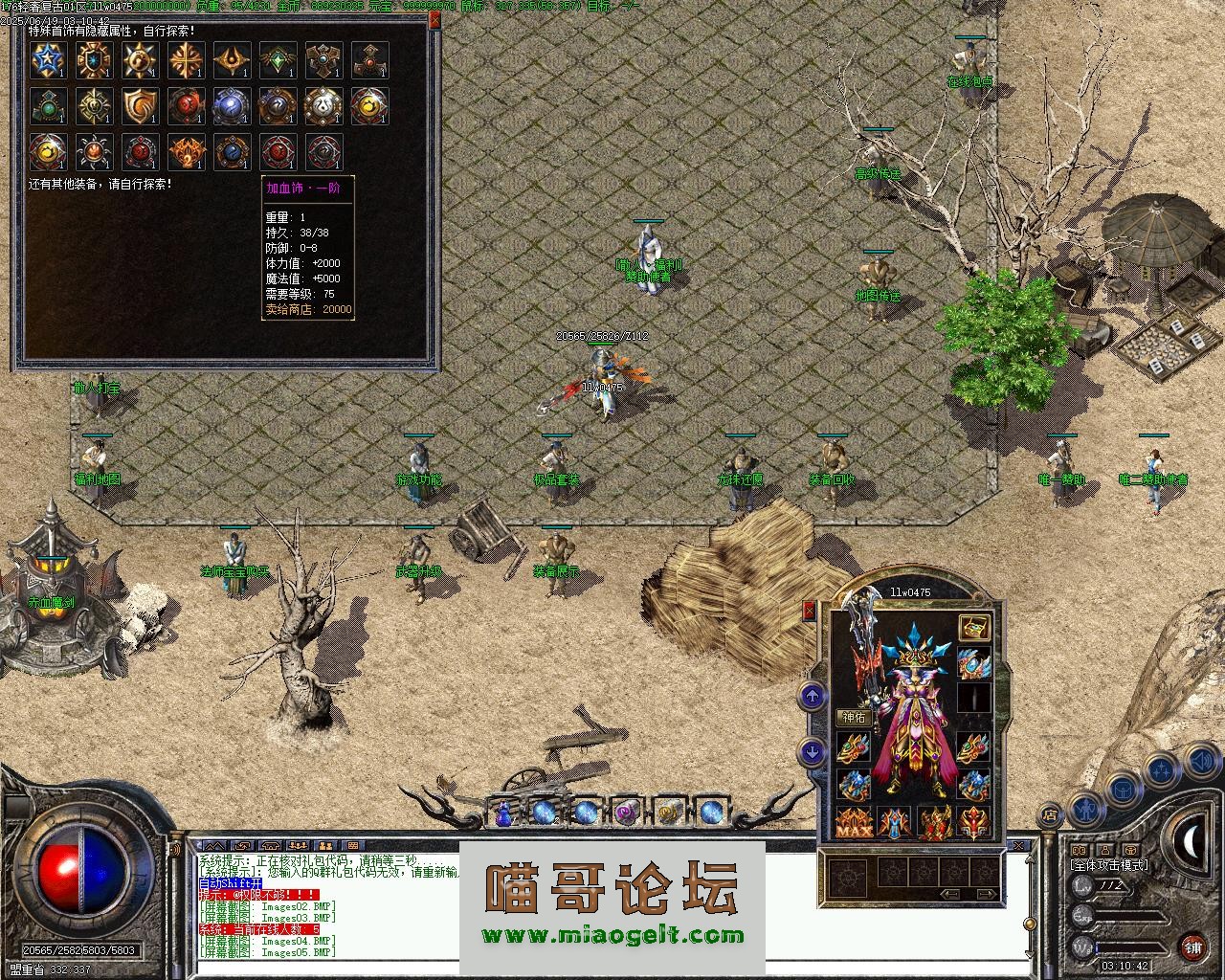Viewport: 1225px width, 980px height.
Task: Use the purple swirl scroll in hotbar
Action: click(627, 813)
